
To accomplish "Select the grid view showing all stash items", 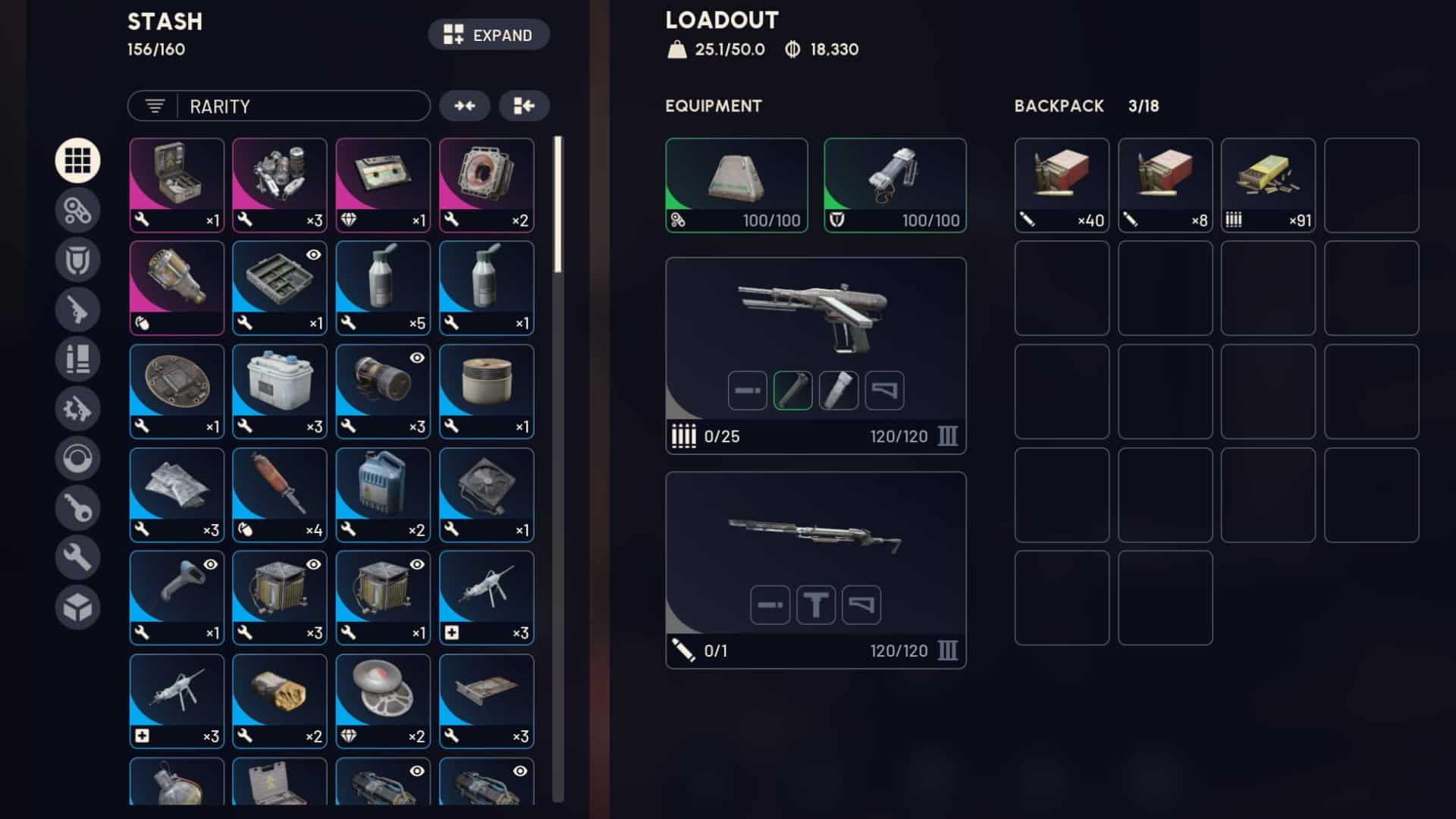I will pos(78,159).
